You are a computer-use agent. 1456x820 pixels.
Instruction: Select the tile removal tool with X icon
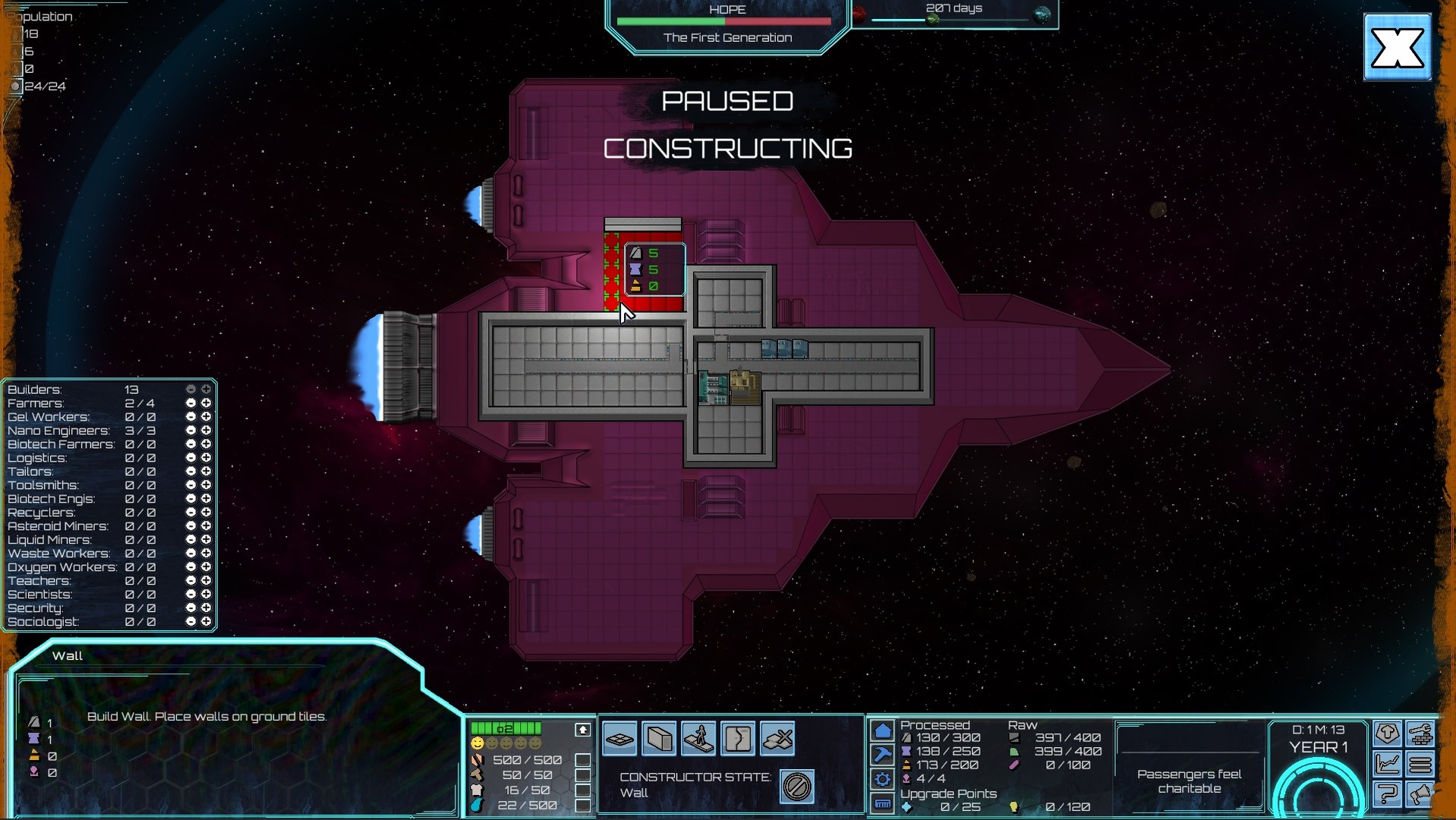click(x=777, y=738)
